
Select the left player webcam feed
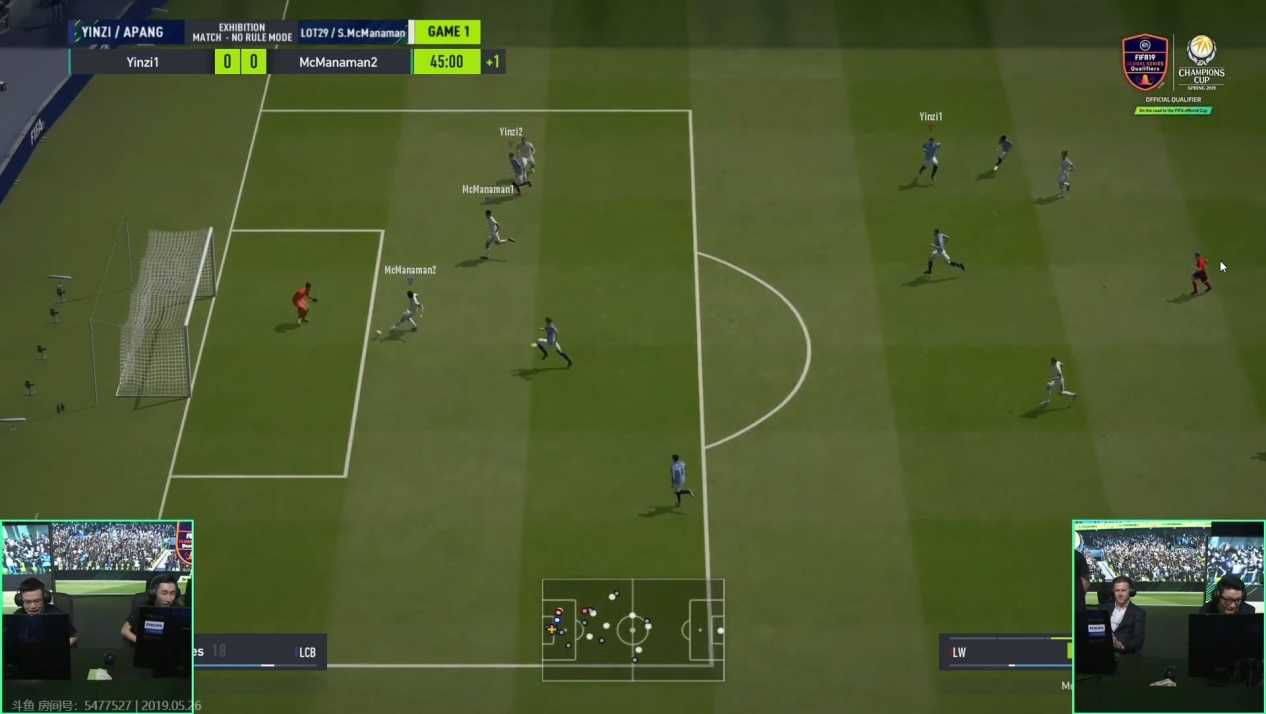(x=97, y=616)
